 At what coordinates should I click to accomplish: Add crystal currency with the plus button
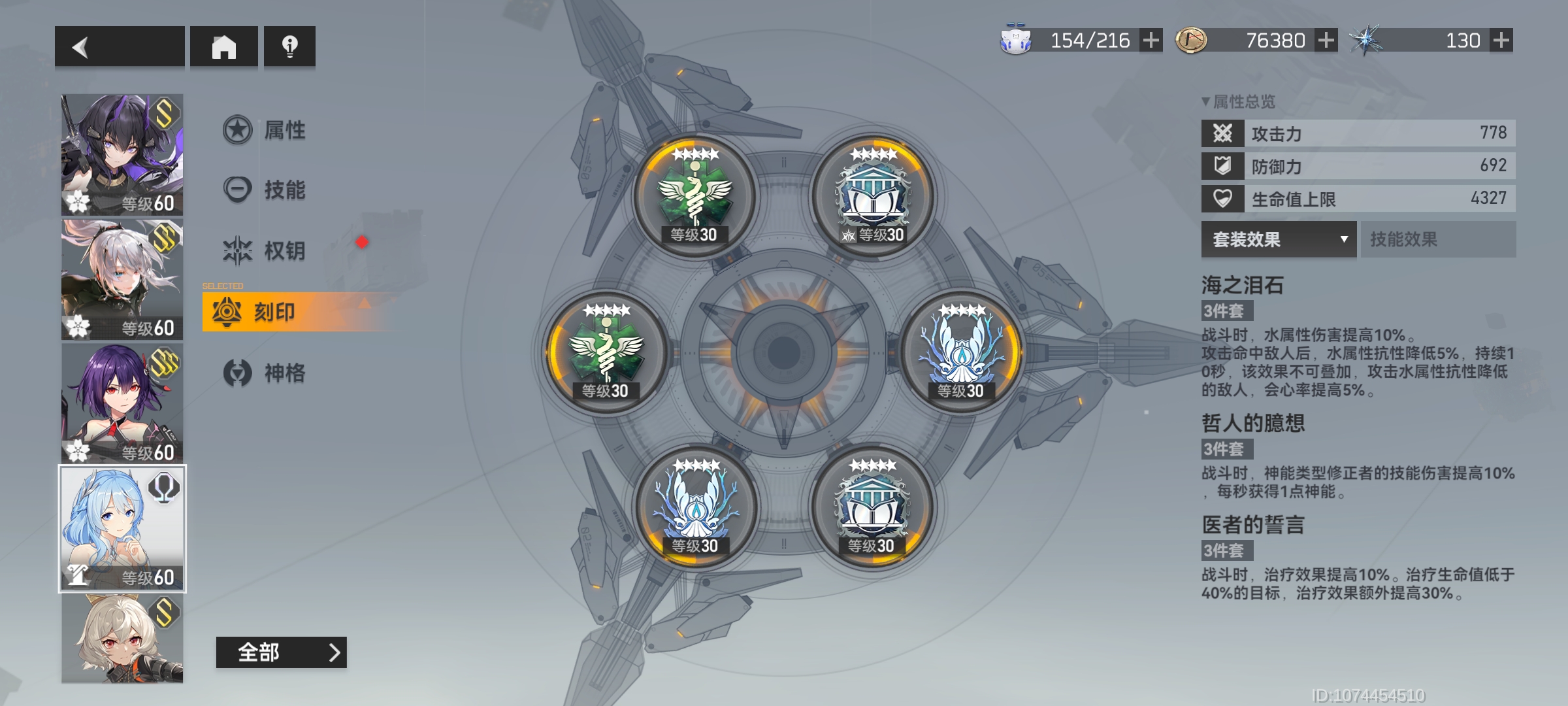click(x=1501, y=41)
